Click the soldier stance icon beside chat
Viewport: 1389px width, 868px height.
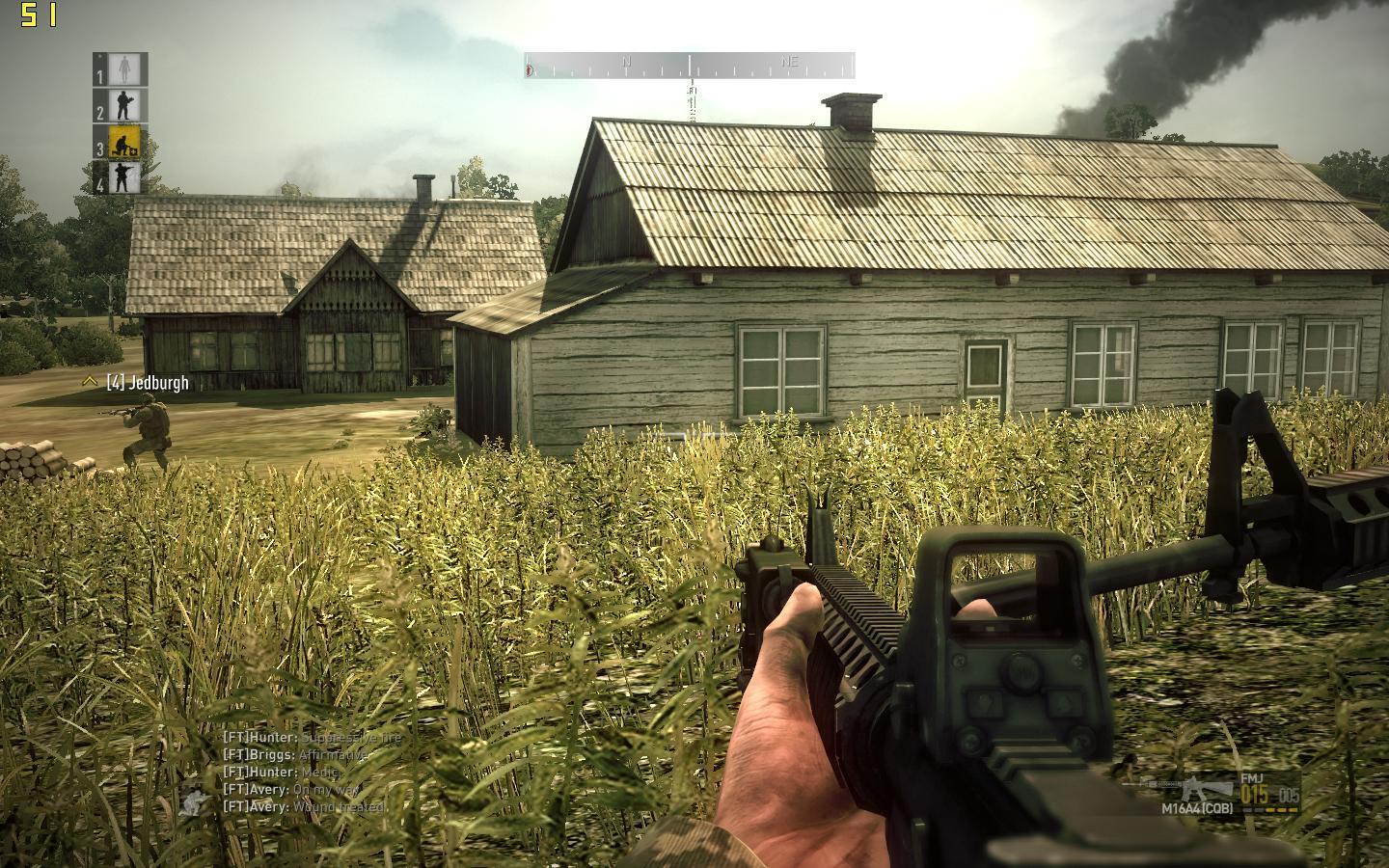point(196,800)
